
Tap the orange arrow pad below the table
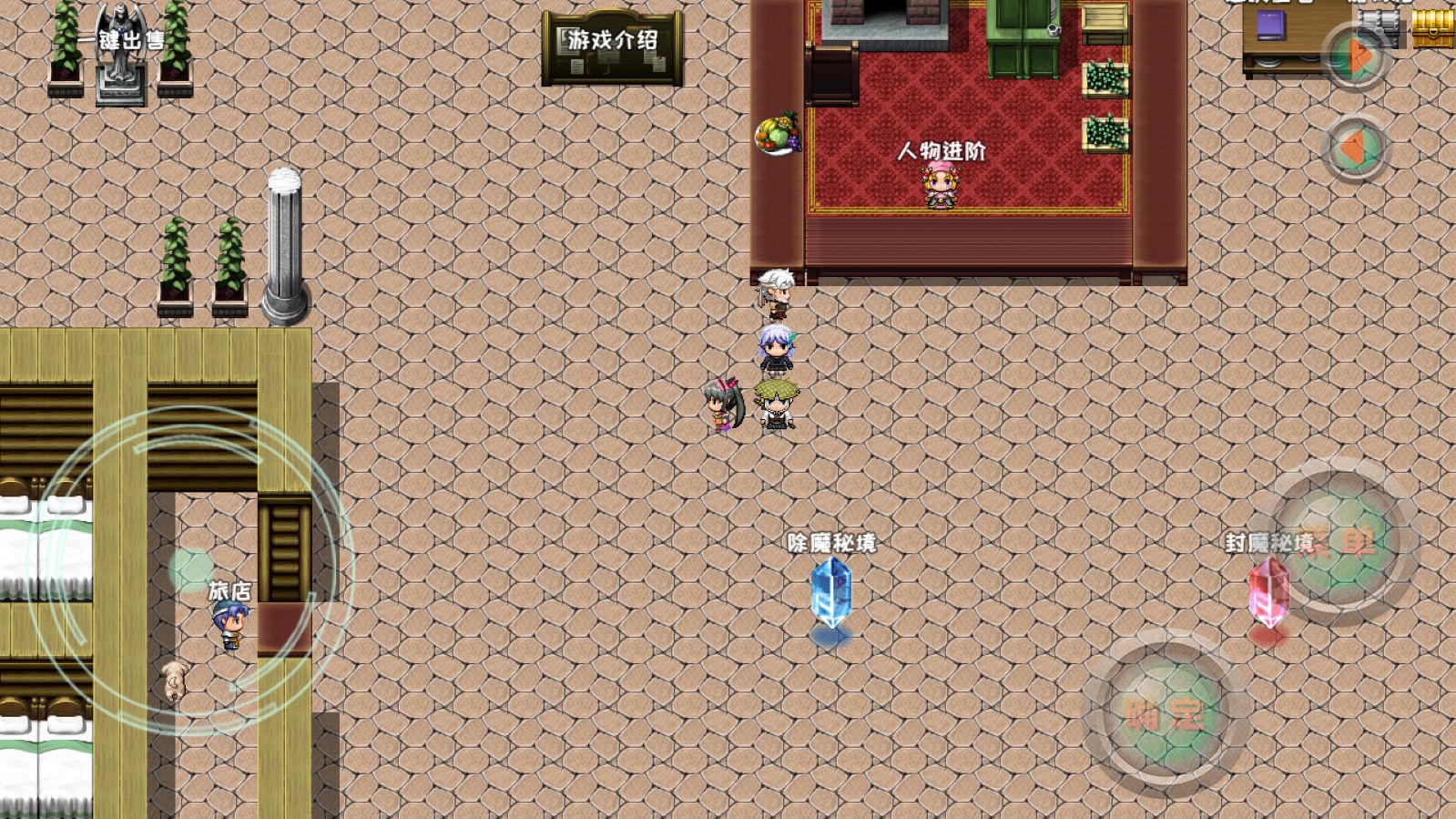click(1356, 146)
